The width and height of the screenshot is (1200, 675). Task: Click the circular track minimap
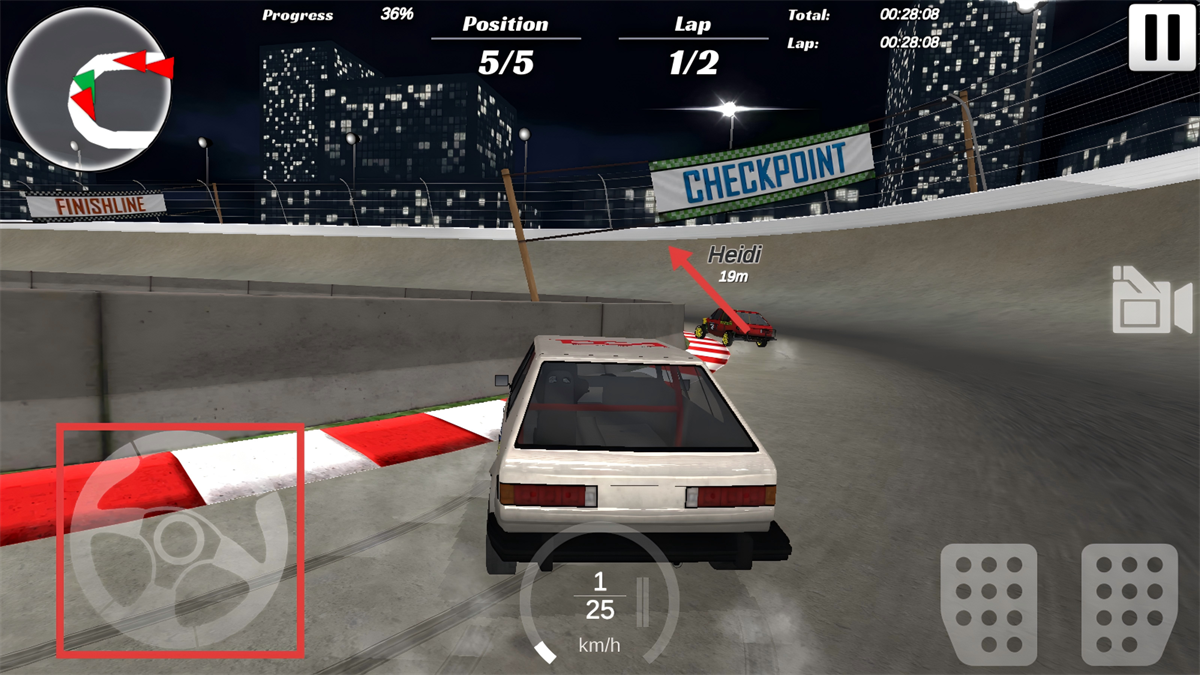click(x=89, y=91)
